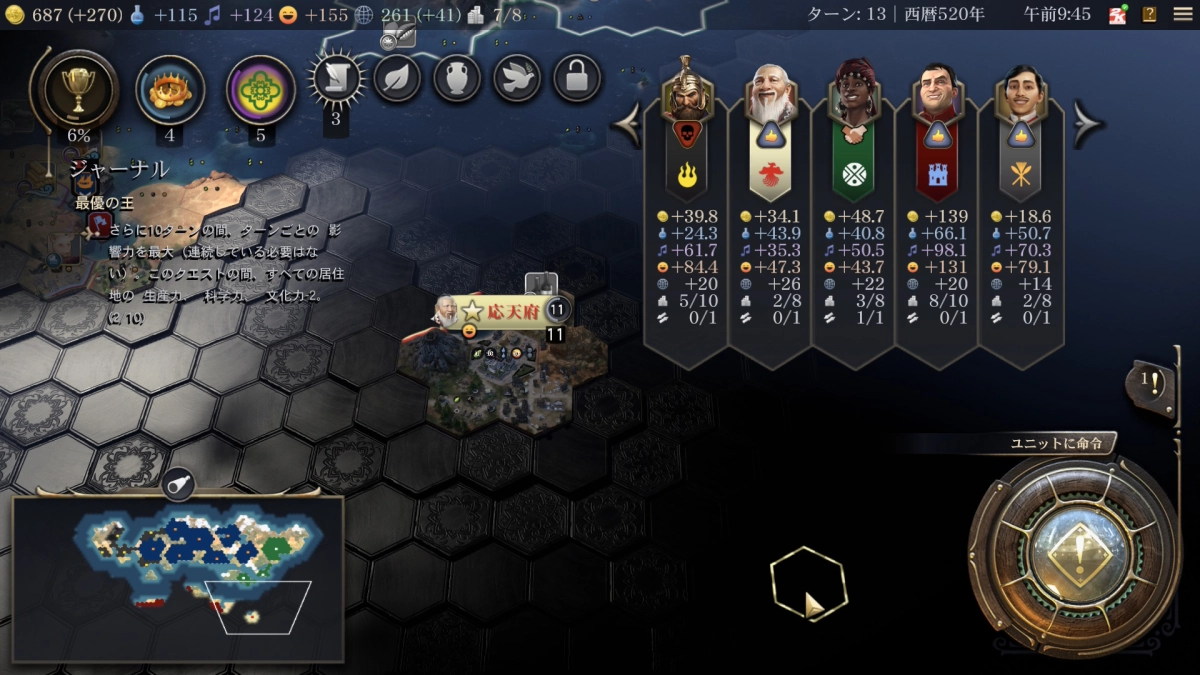The width and height of the screenshot is (1200, 675).
Task: Click the dove icon button
Action: tap(517, 78)
